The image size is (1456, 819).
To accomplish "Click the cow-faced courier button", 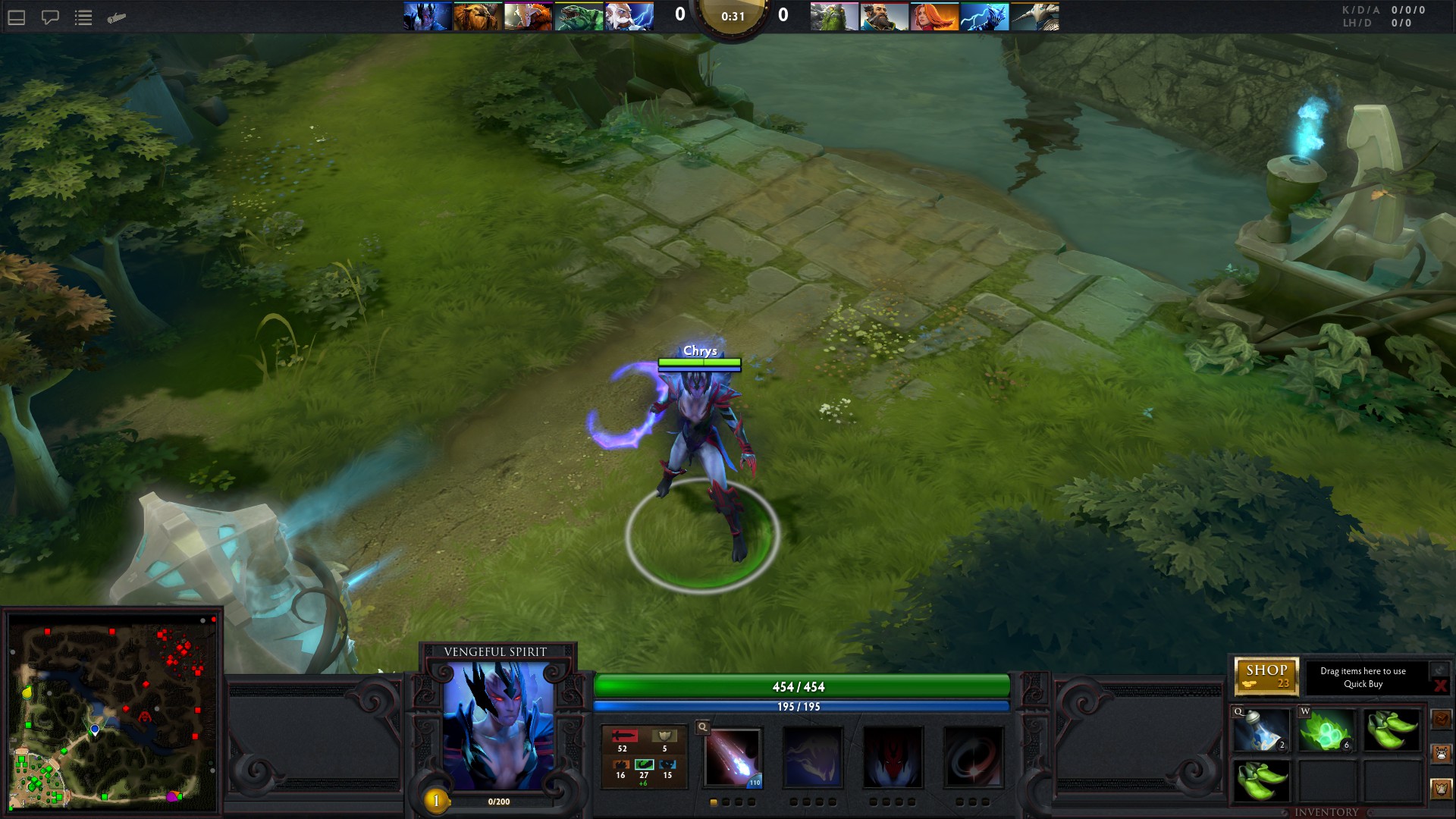I will 1441,754.
